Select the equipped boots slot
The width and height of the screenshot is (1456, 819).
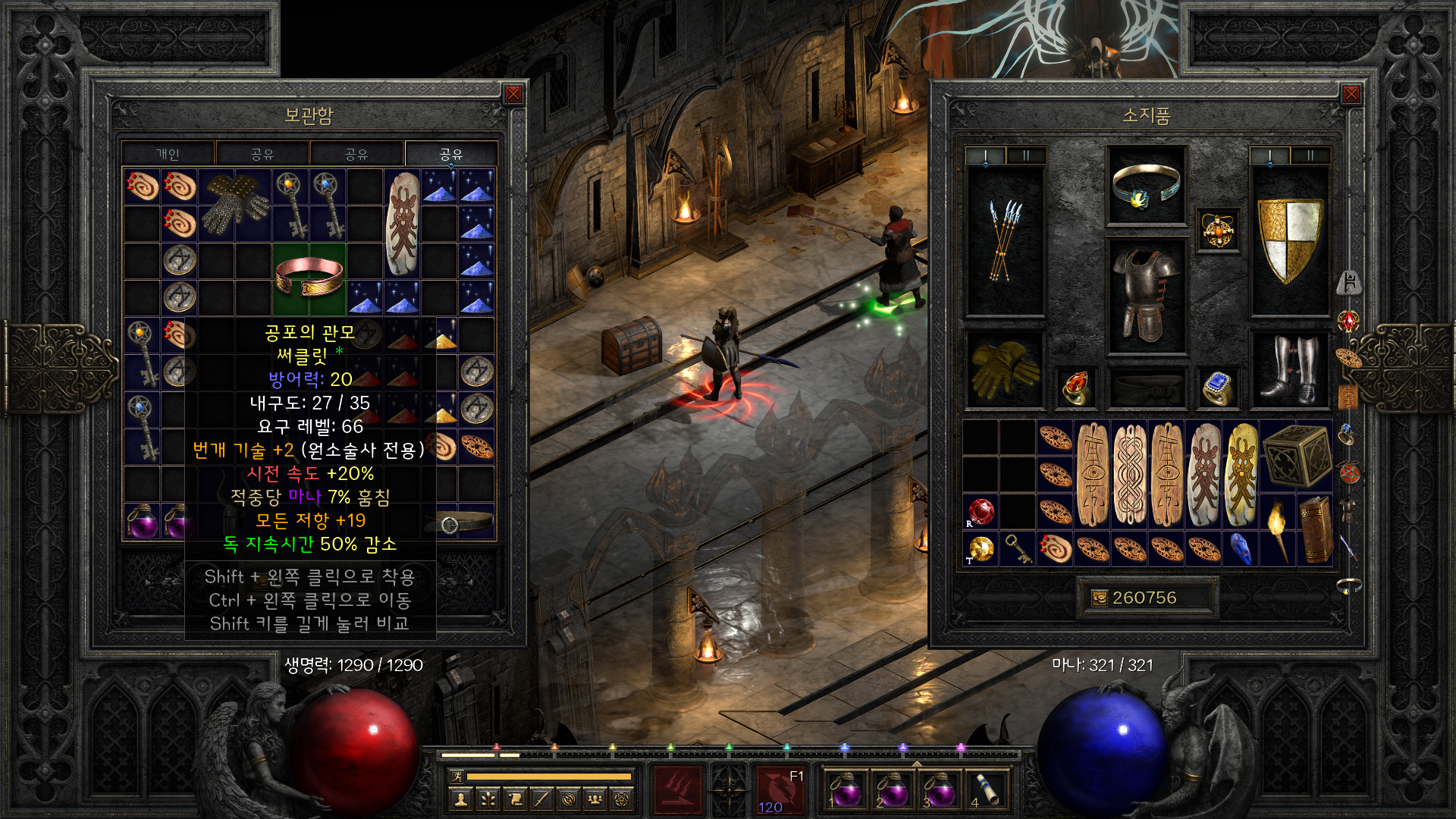[x=1289, y=369]
